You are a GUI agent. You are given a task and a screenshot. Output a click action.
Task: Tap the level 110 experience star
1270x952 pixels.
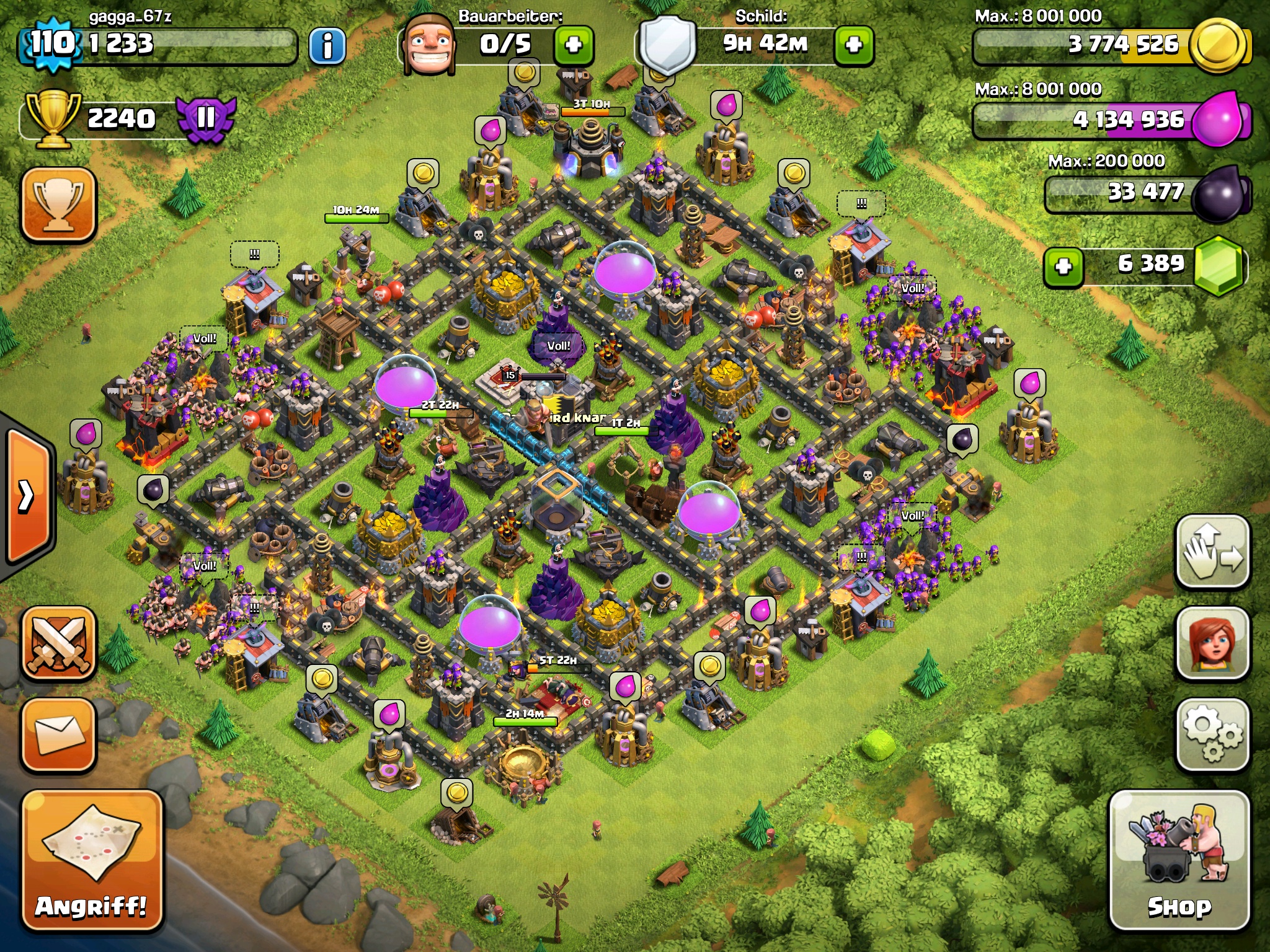(53, 43)
